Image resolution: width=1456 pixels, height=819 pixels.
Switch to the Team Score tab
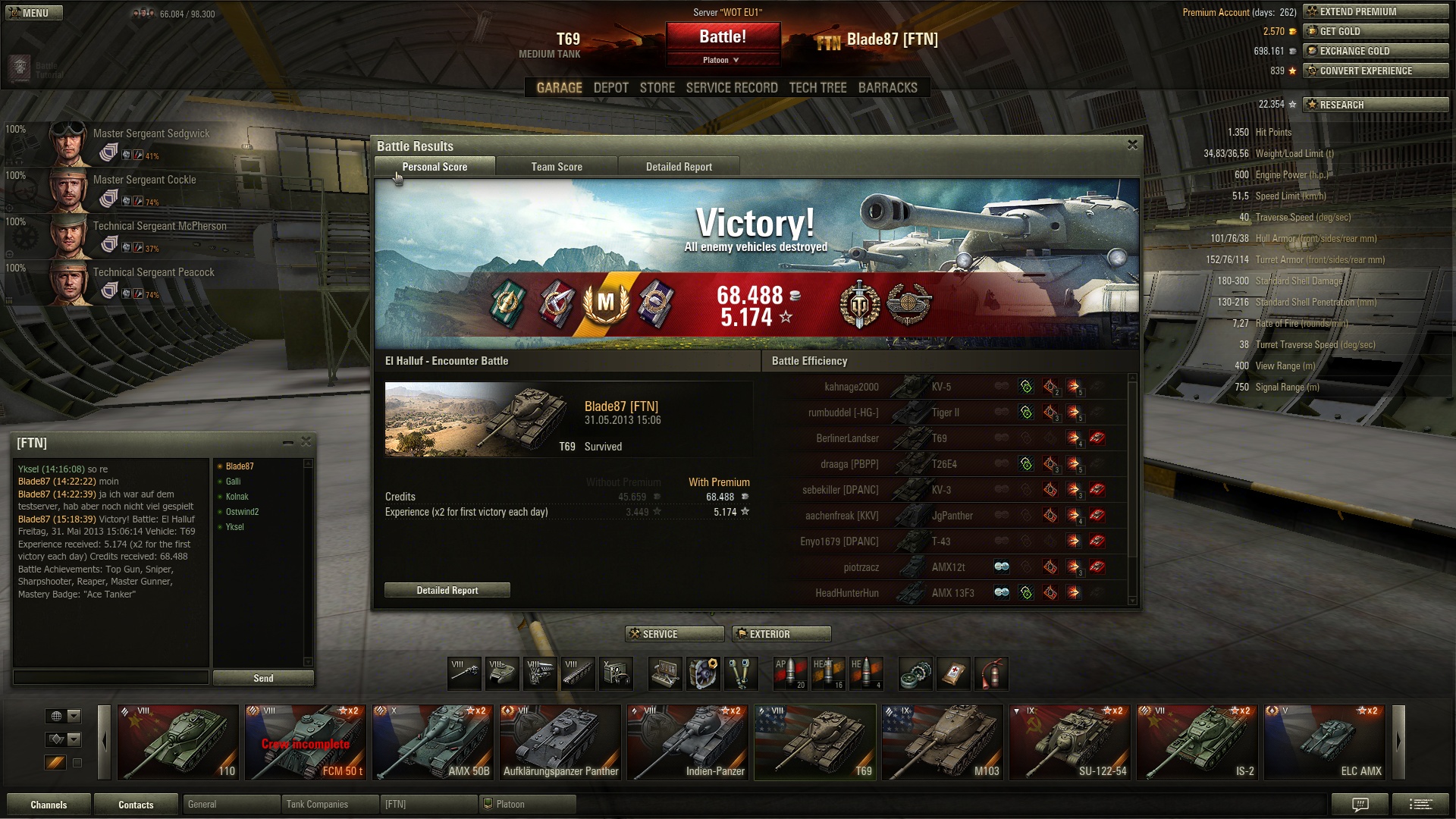point(557,167)
